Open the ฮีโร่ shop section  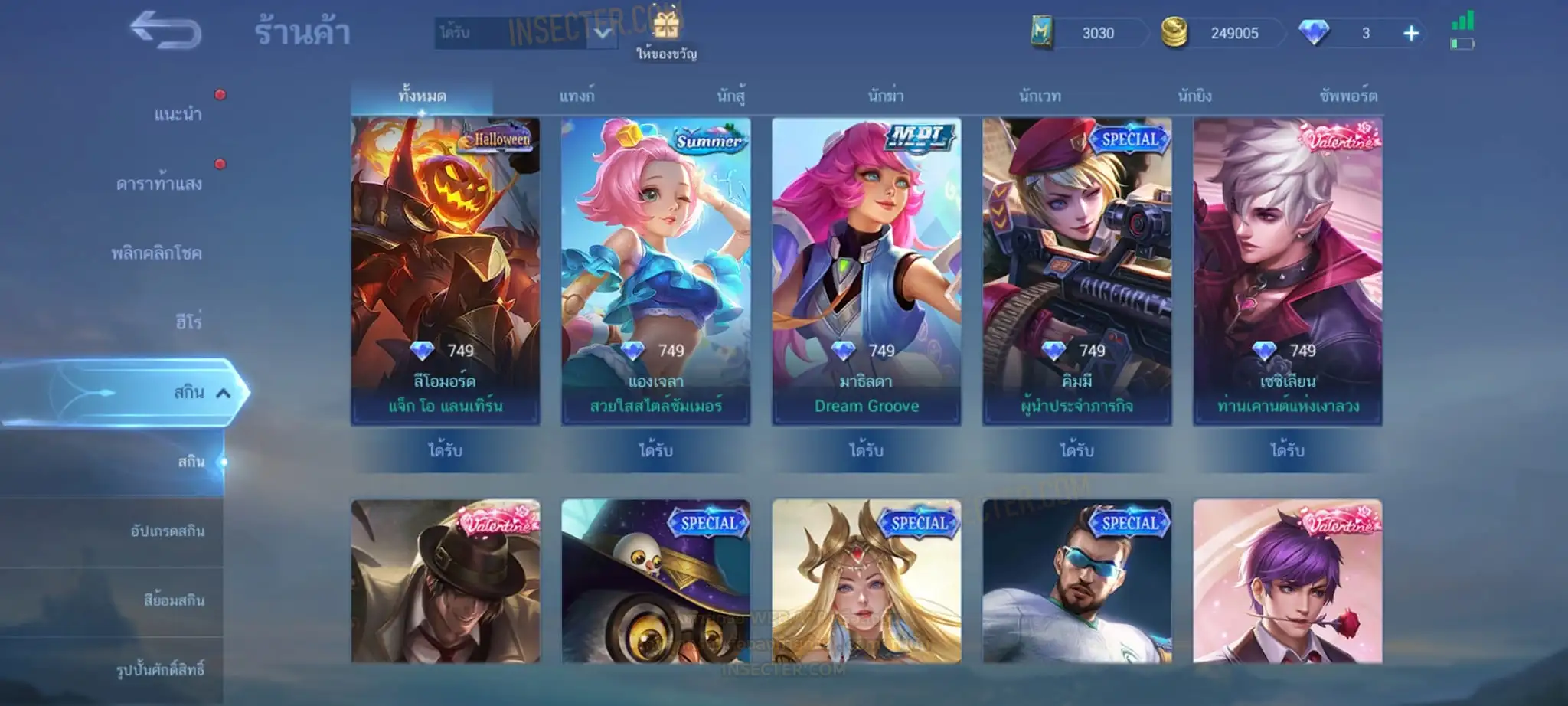point(188,322)
